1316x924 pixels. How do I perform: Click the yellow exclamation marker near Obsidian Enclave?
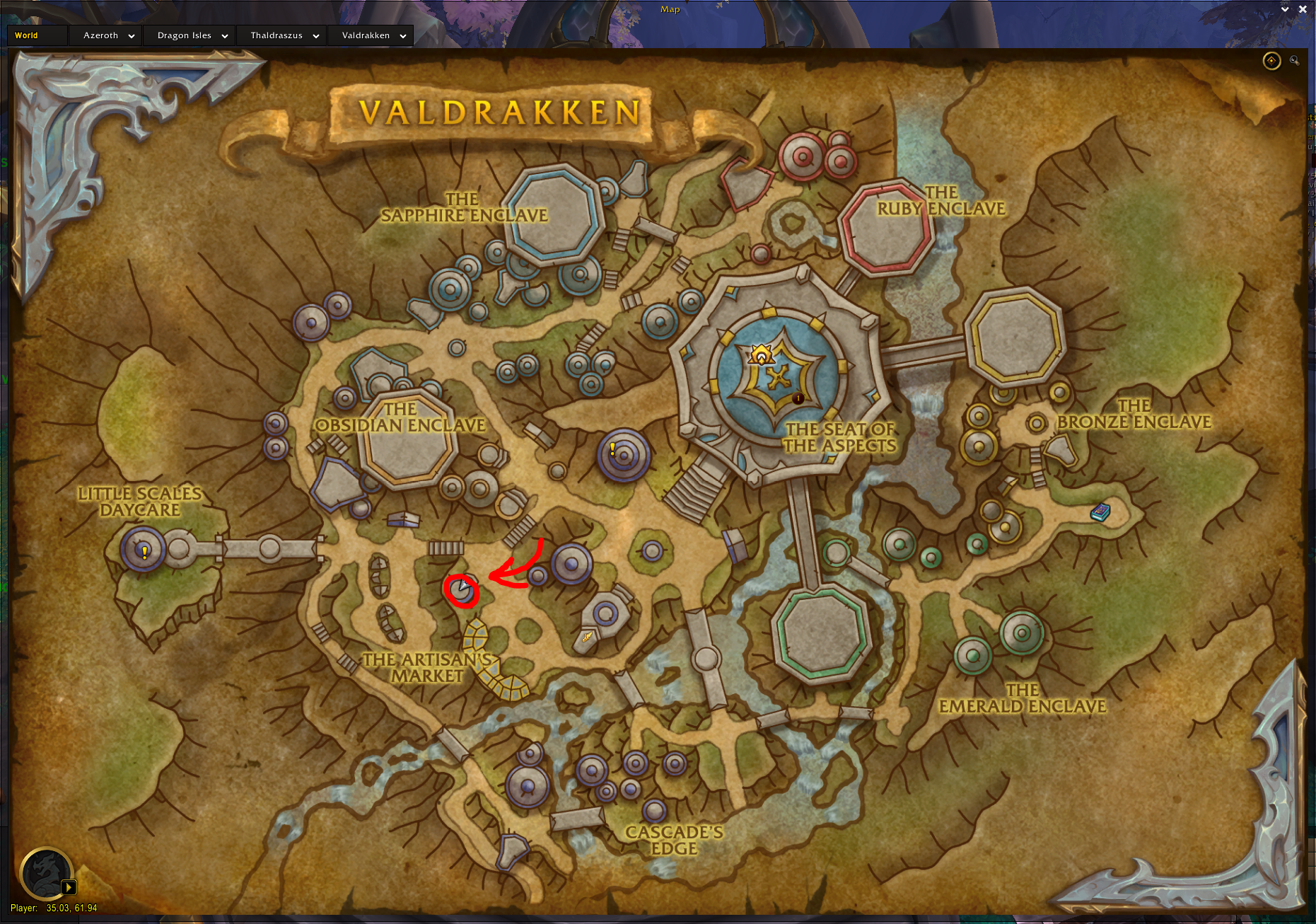[x=612, y=447]
